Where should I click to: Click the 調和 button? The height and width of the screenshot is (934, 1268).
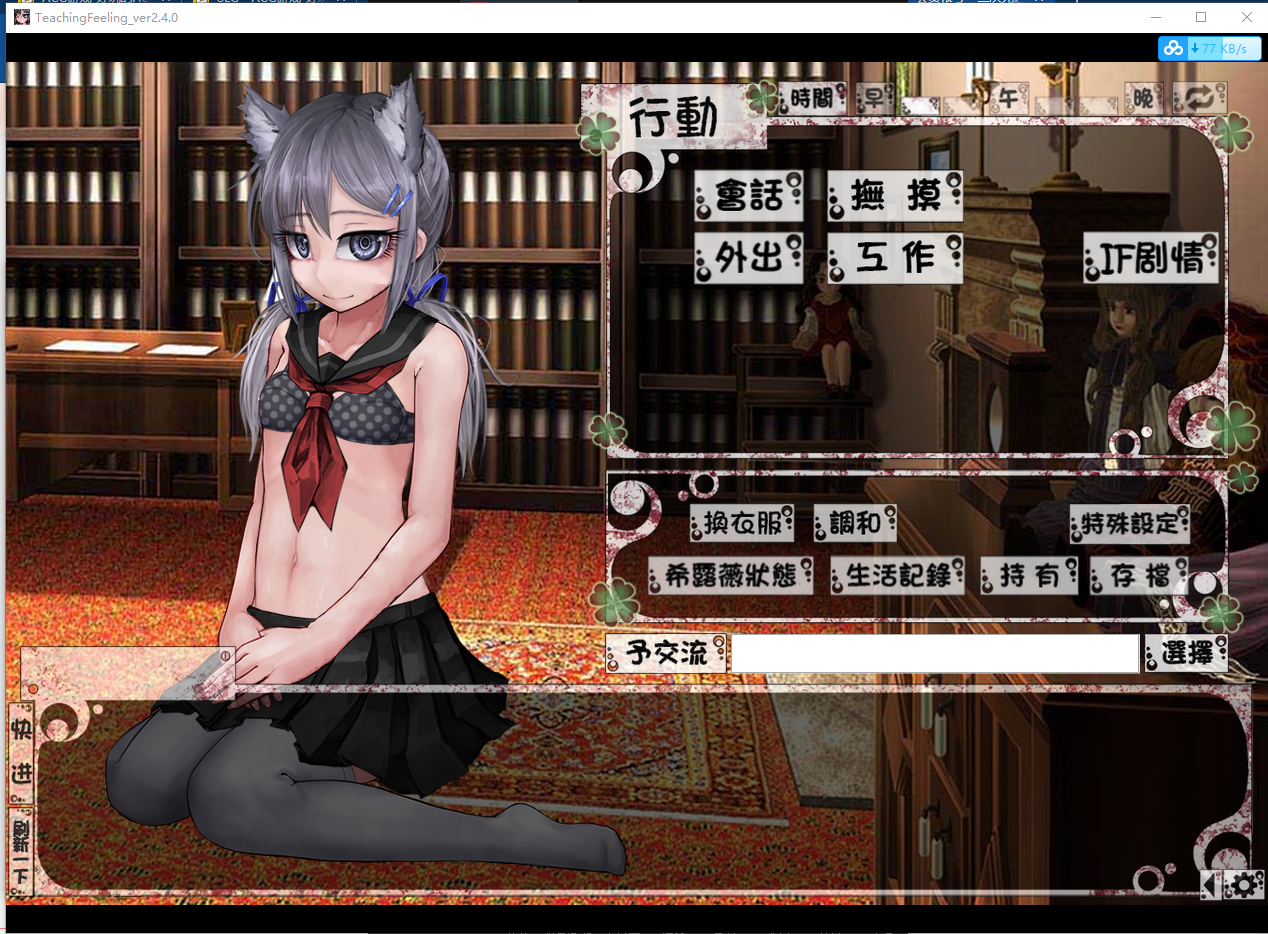pos(855,523)
